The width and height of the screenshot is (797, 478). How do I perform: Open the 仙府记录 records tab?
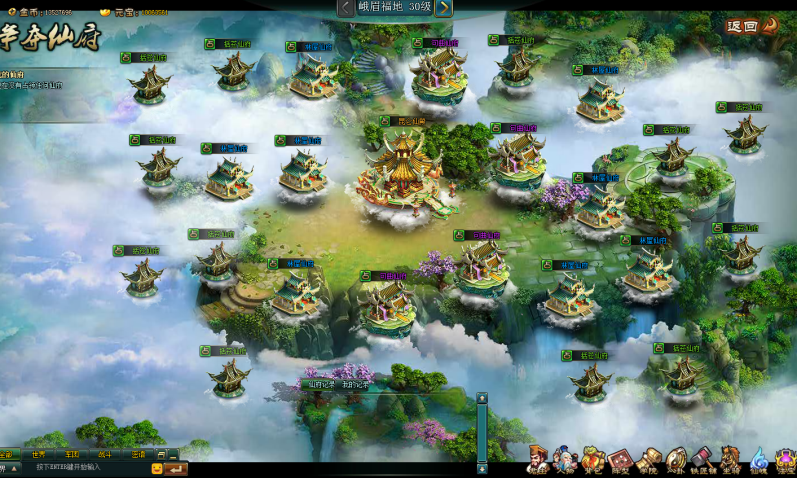pyautogui.click(x=323, y=384)
